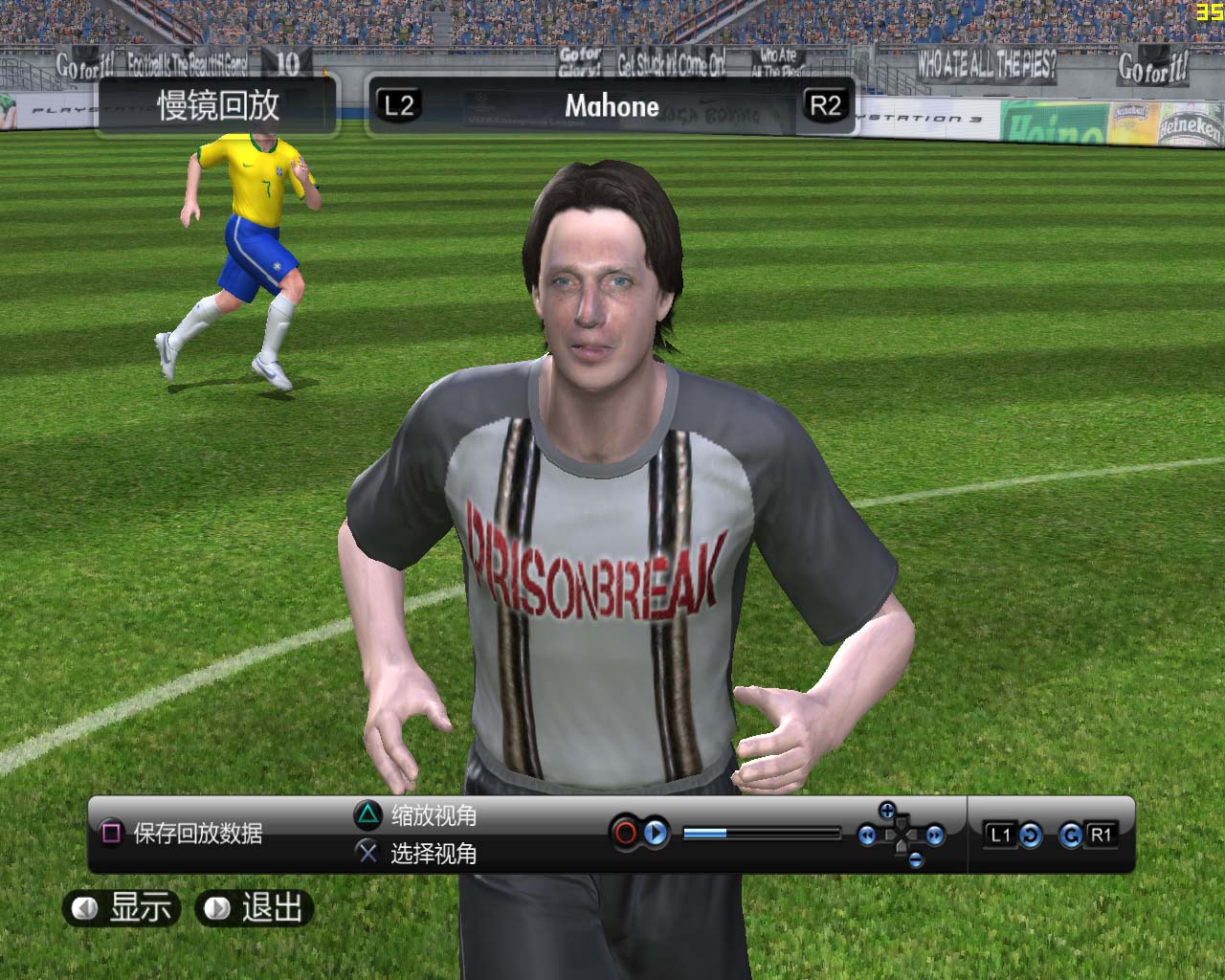Zoom out with the minus icon
Viewport: 1225px width, 980px height.
click(x=916, y=859)
